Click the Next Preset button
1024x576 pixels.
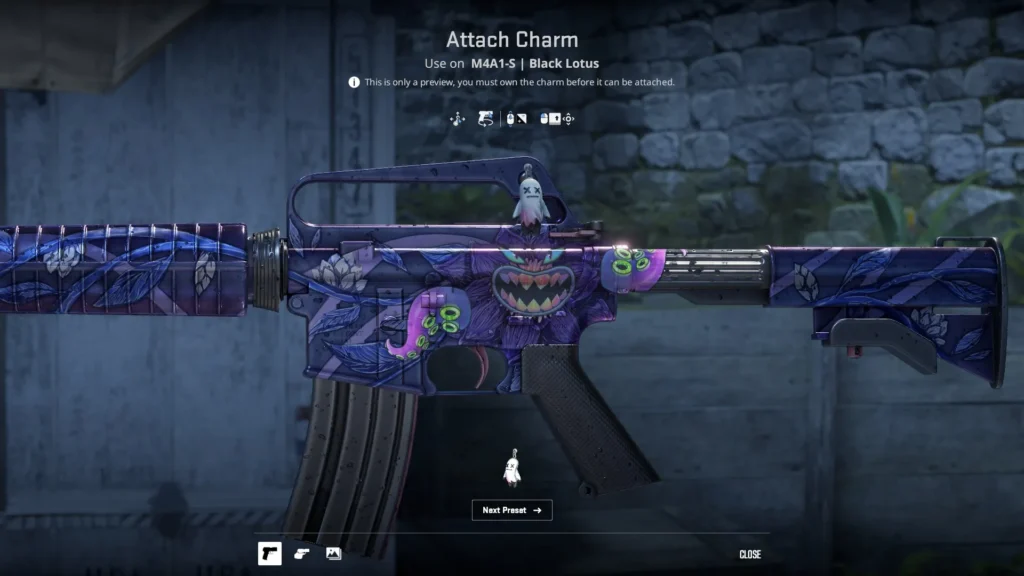(x=511, y=510)
